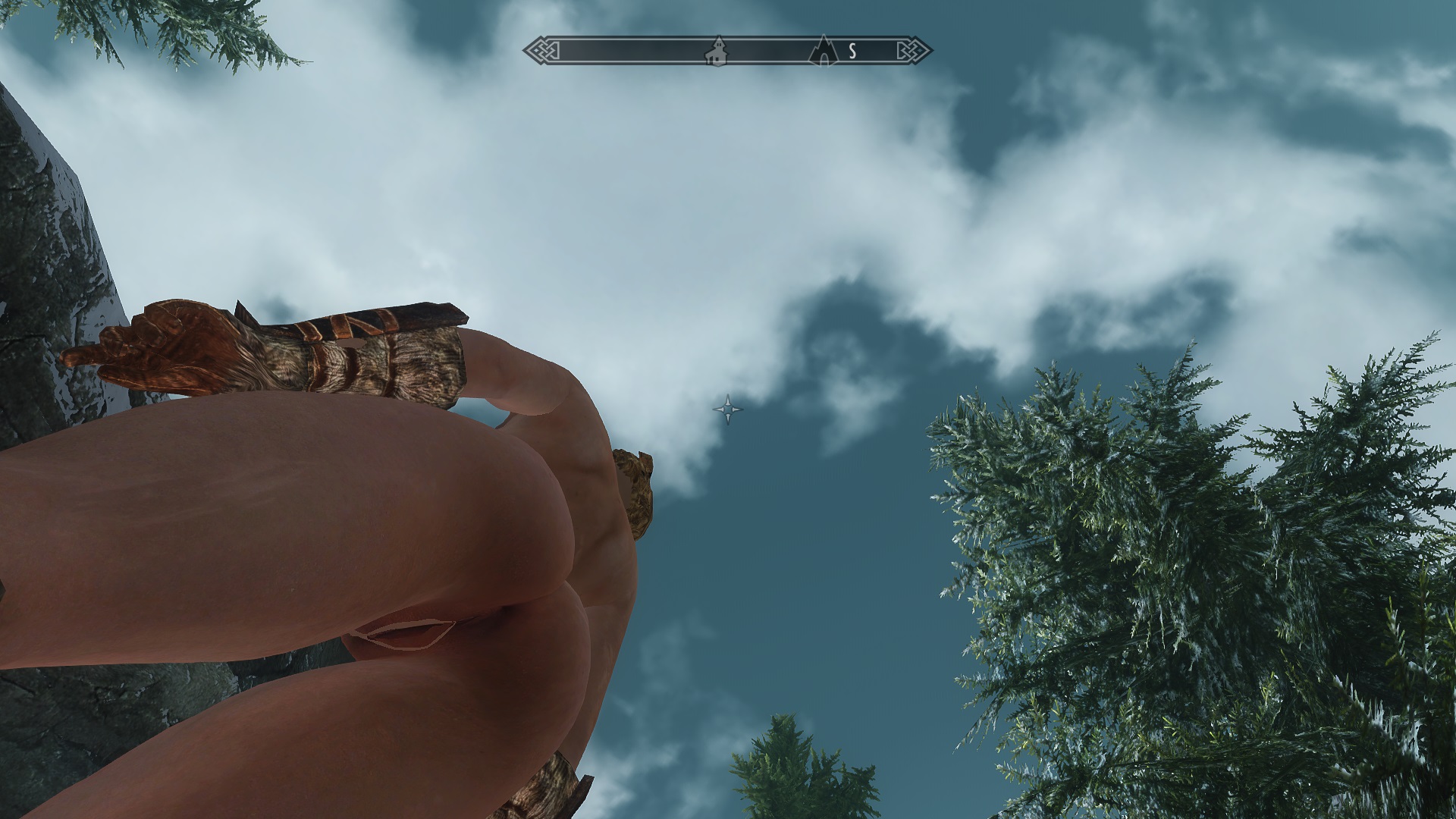
Task: Click the South letter on the compass bar
Action: [x=852, y=52]
